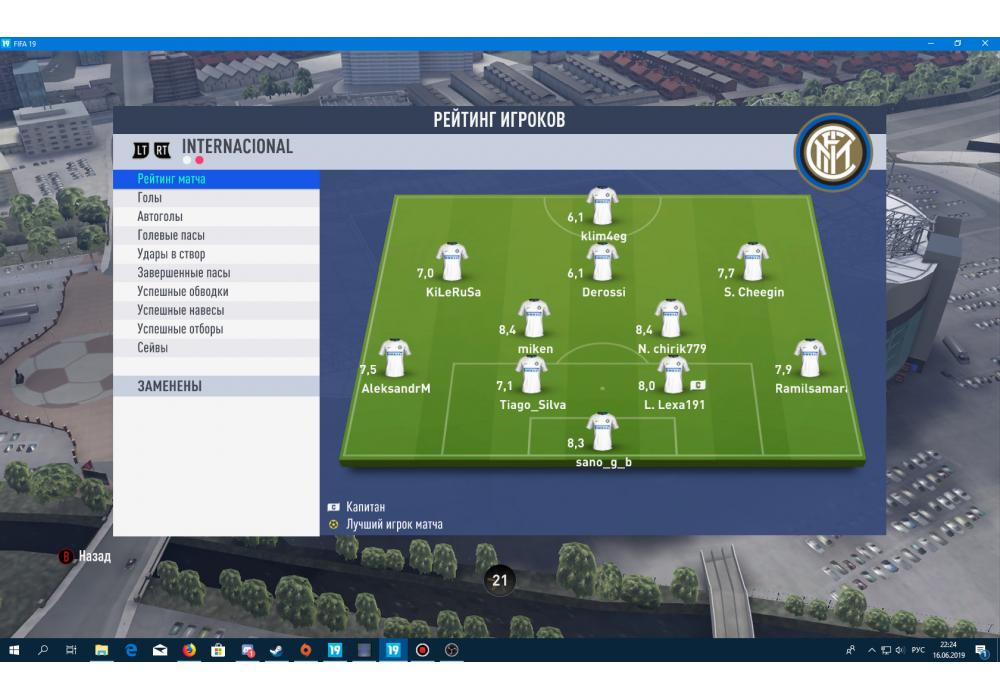The width and height of the screenshot is (1000, 700).
Task: Pick player S. Cheegin on the pitch
Action: point(752,263)
